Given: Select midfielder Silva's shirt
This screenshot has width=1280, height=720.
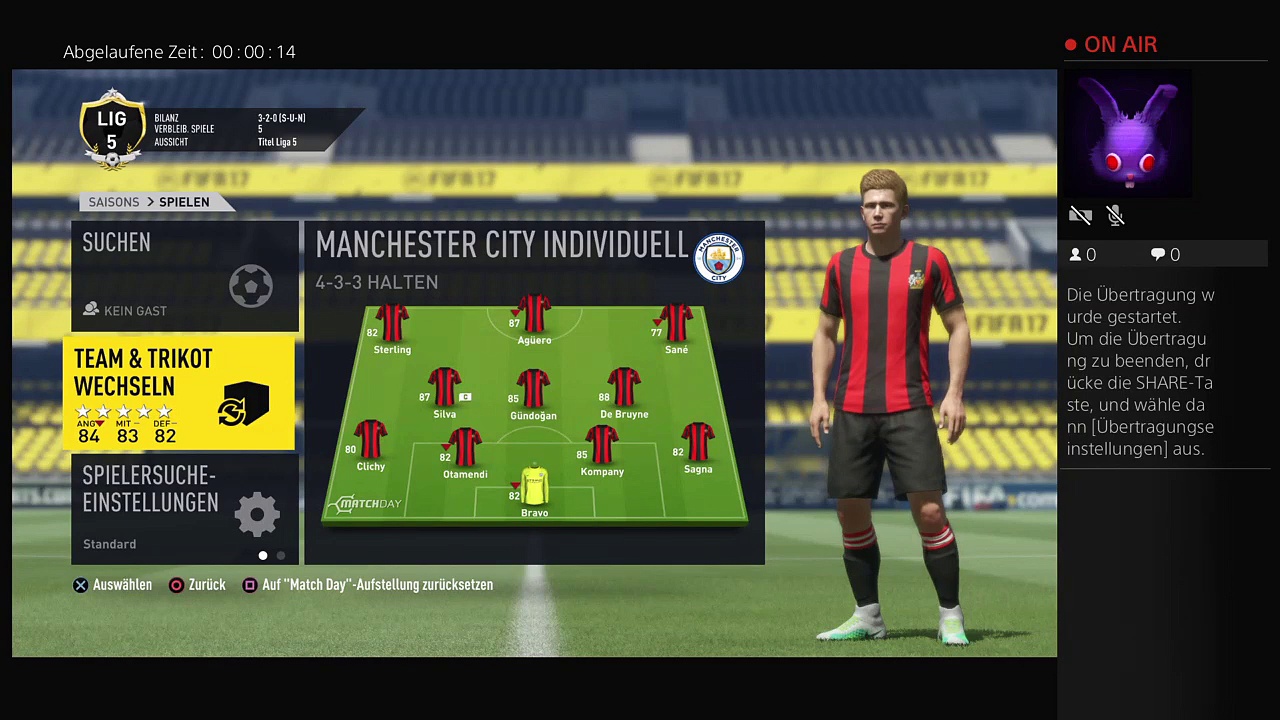Looking at the screenshot, I should 445,388.
